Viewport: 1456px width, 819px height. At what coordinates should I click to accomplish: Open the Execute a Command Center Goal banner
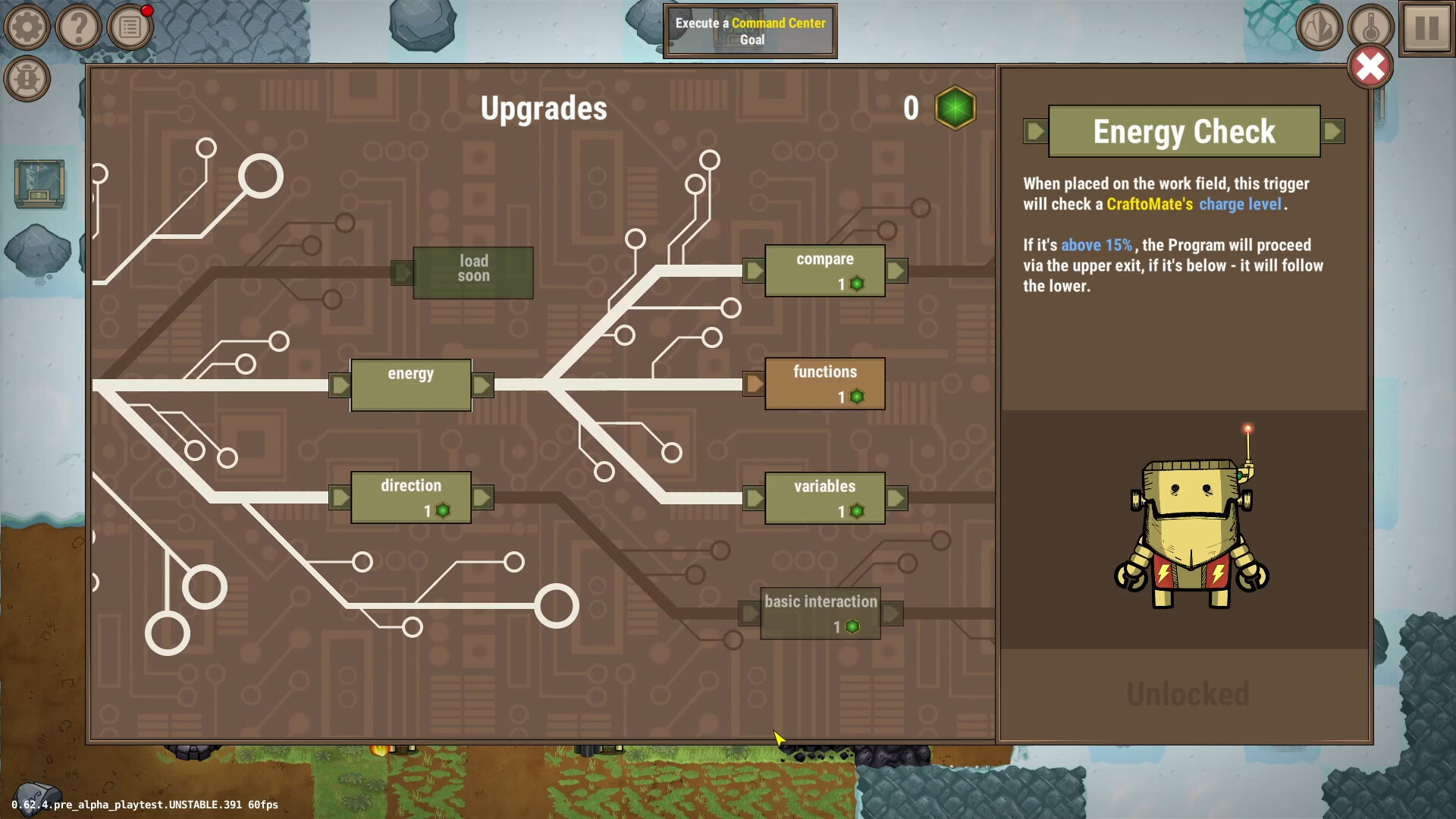click(x=750, y=31)
